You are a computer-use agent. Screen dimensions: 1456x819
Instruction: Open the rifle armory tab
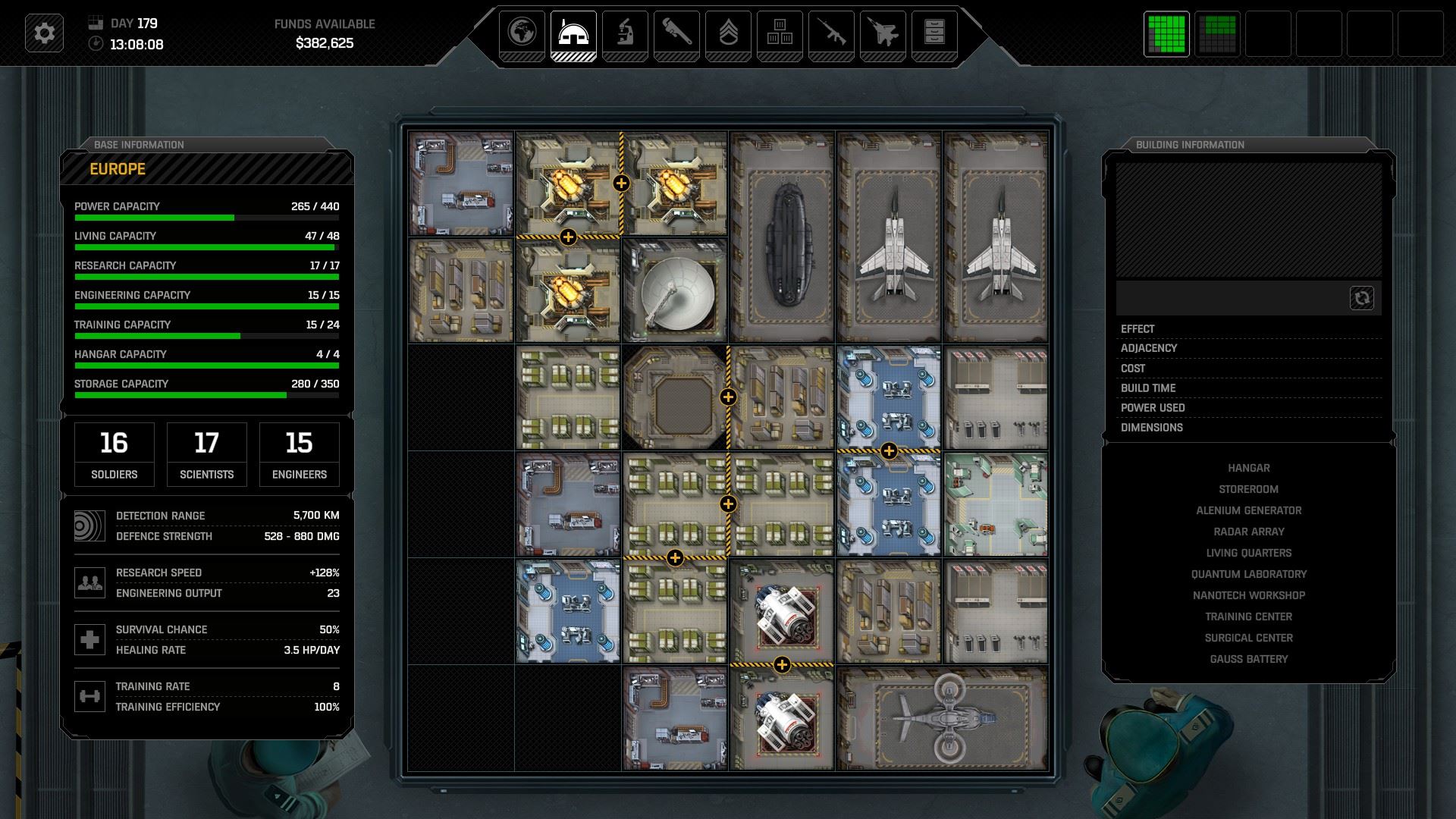pos(831,33)
